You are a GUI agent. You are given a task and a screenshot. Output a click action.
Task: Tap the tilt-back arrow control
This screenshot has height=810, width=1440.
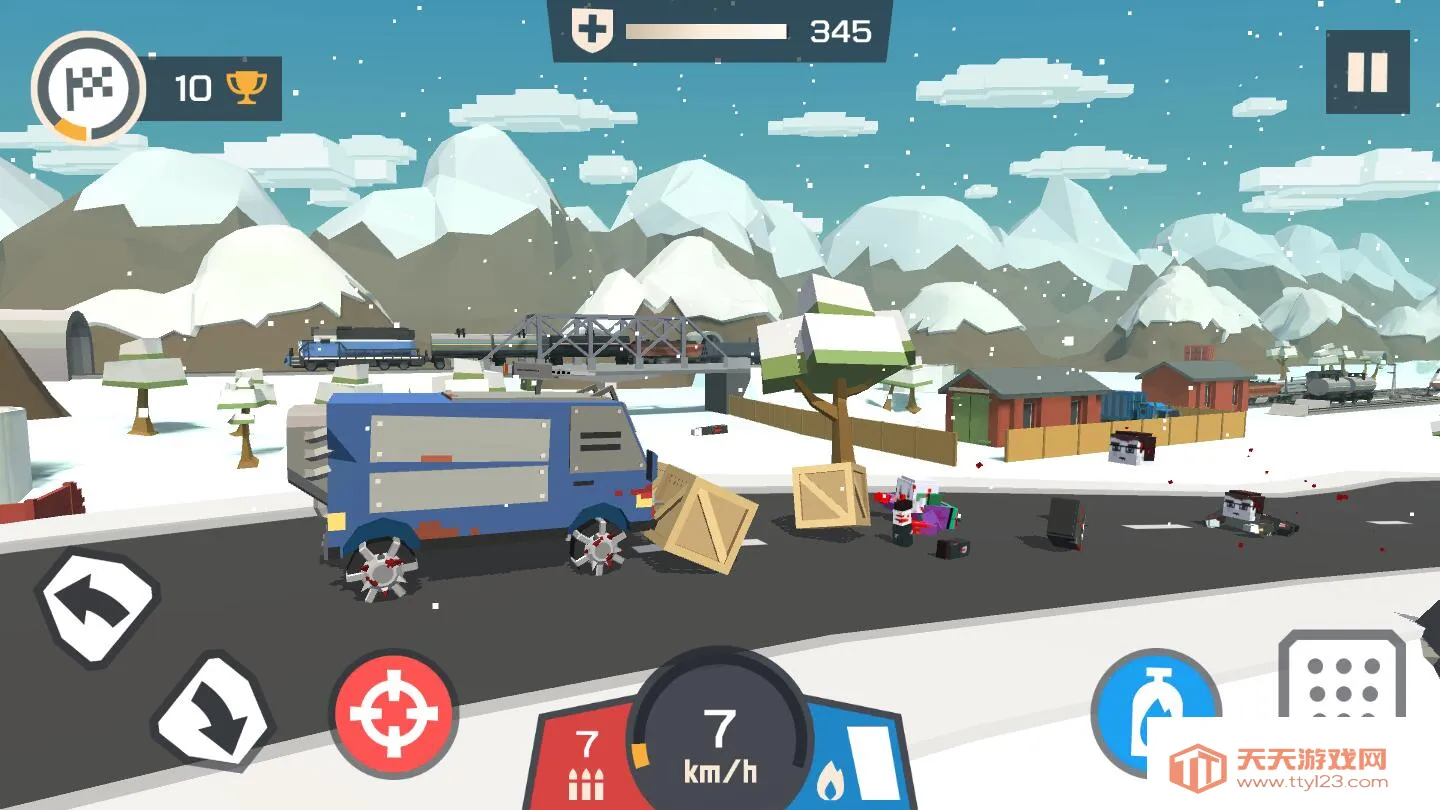[97, 607]
